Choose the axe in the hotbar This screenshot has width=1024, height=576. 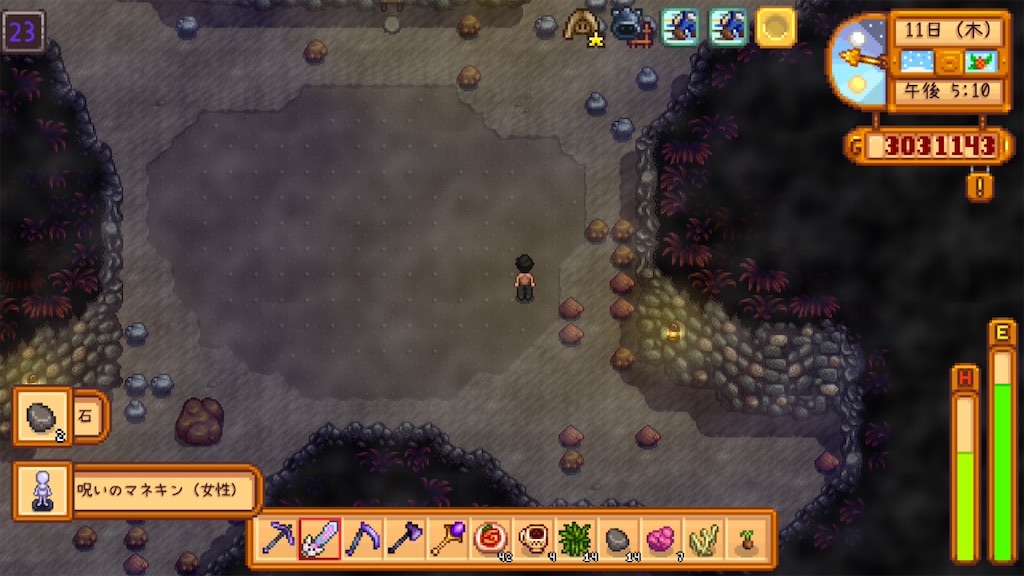pos(403,539)
